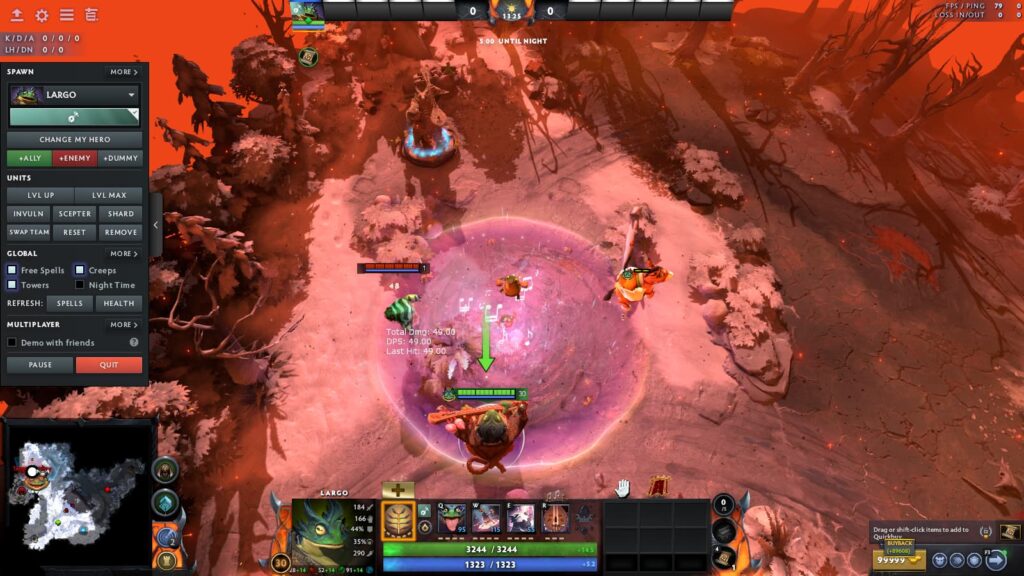This screenshot has height=576, width=1024.
Task: Click the Change My Hero button
Action: (x=75, y=139)
